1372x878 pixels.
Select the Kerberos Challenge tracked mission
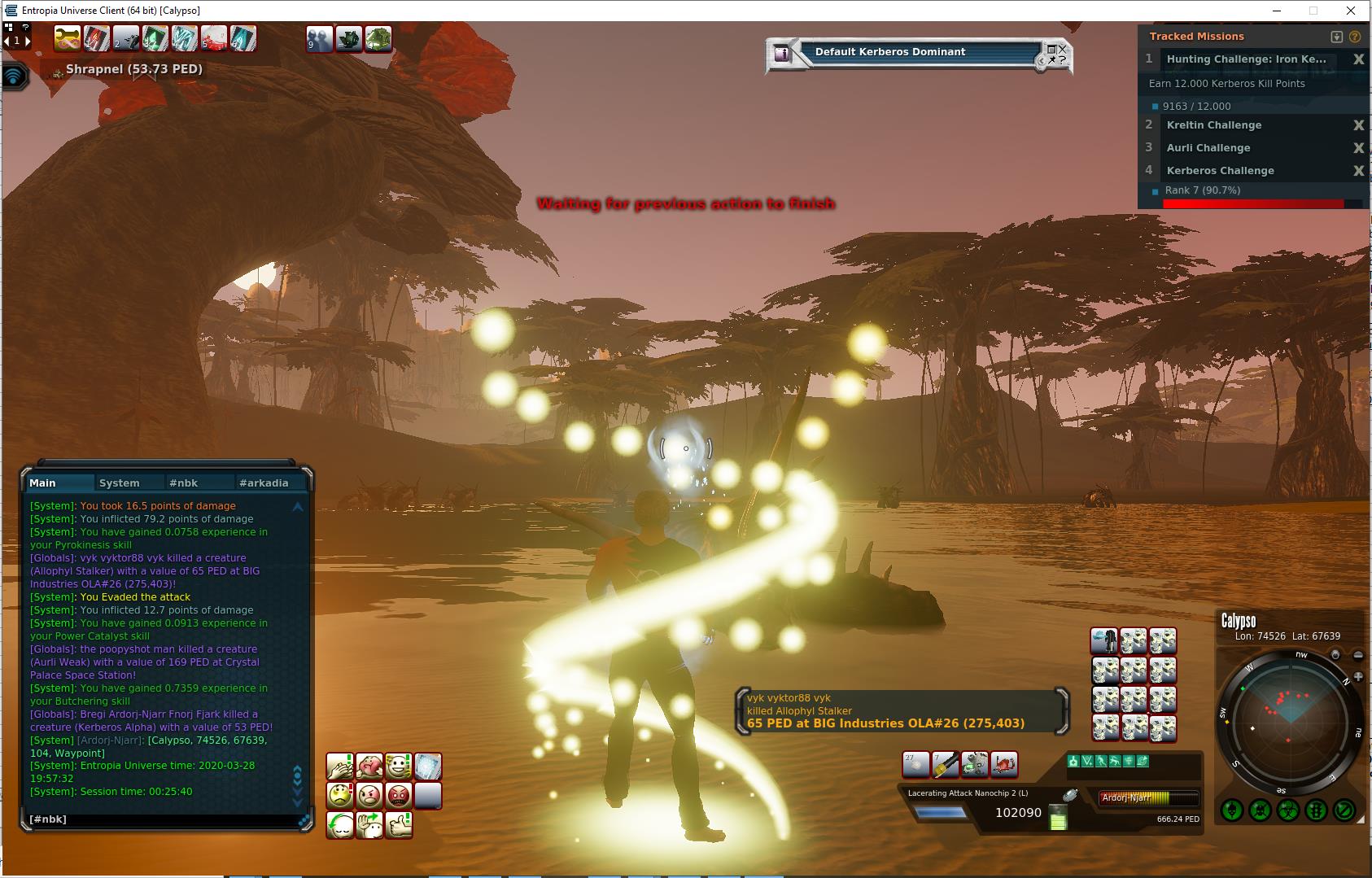(x=1220, y=171)
